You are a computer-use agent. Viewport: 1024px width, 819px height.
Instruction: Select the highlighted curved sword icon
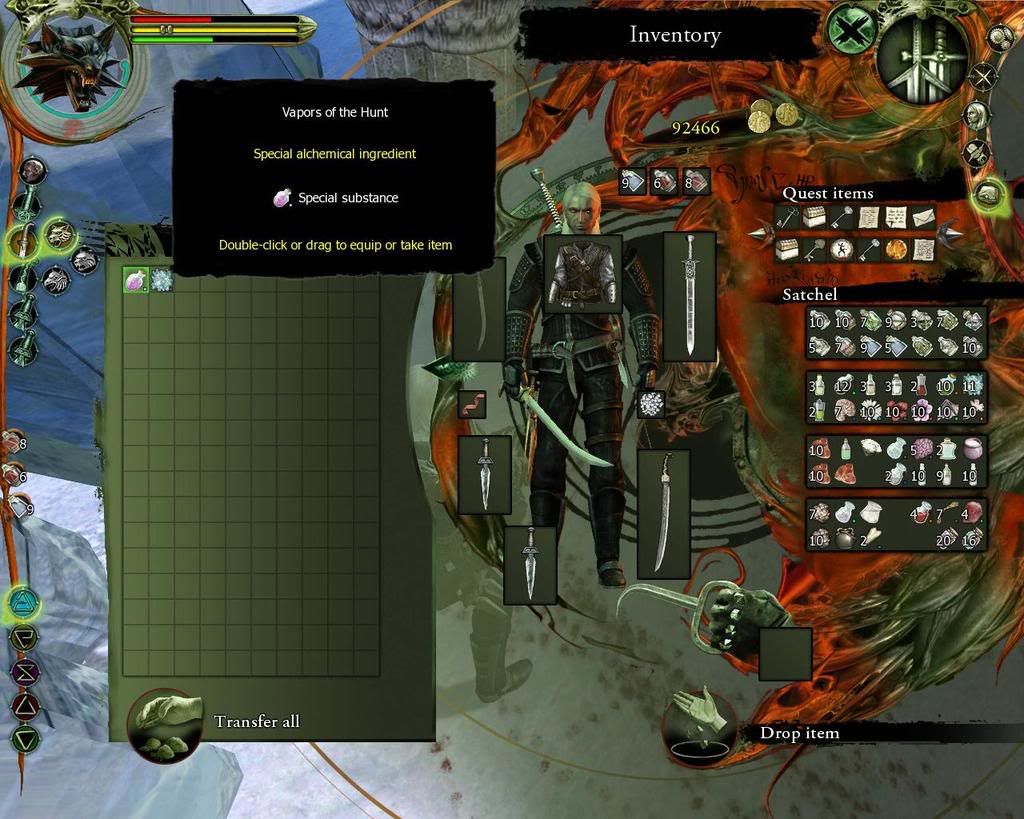pyautogui.click(x=22, y=240)
